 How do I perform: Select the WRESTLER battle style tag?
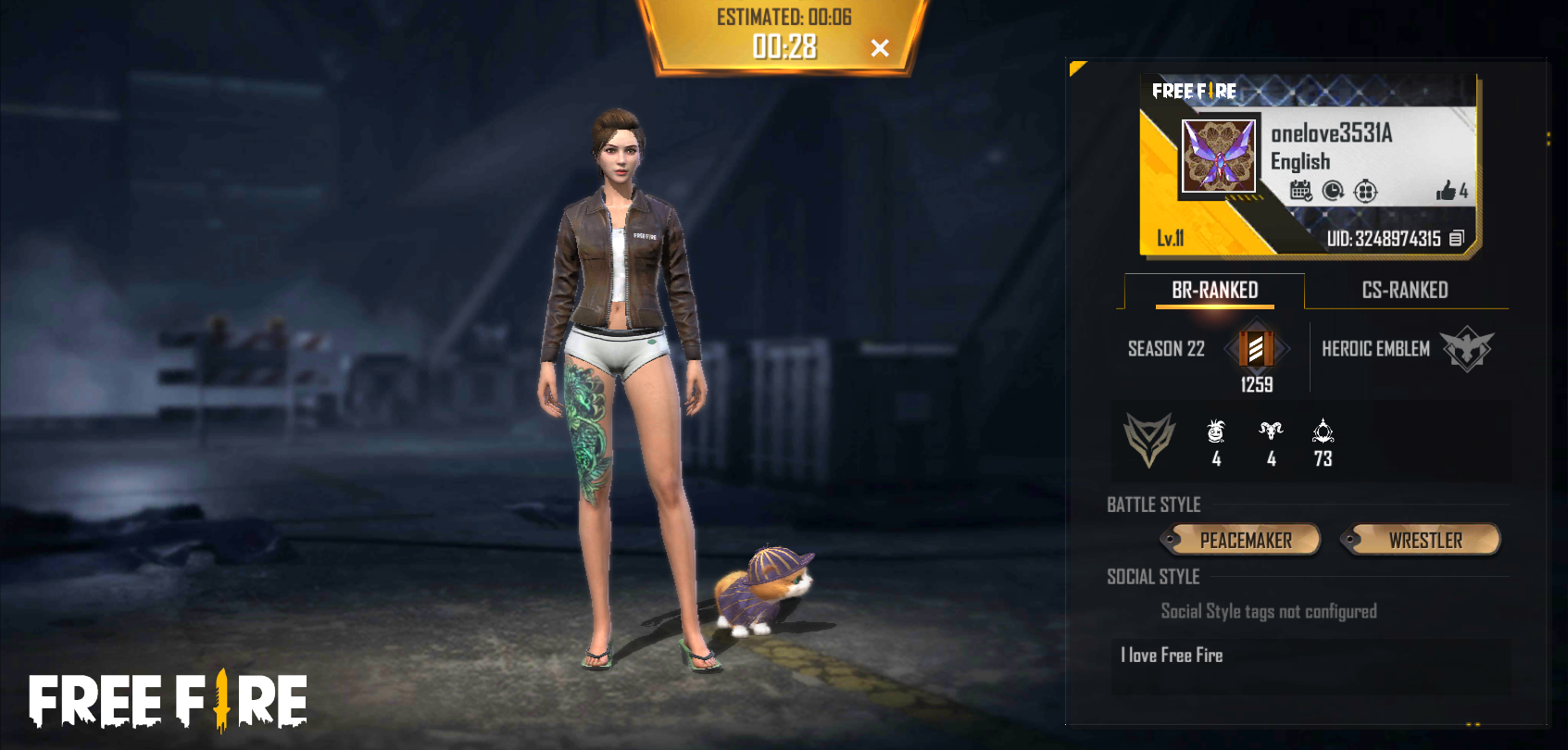(x=1424, y=540)
